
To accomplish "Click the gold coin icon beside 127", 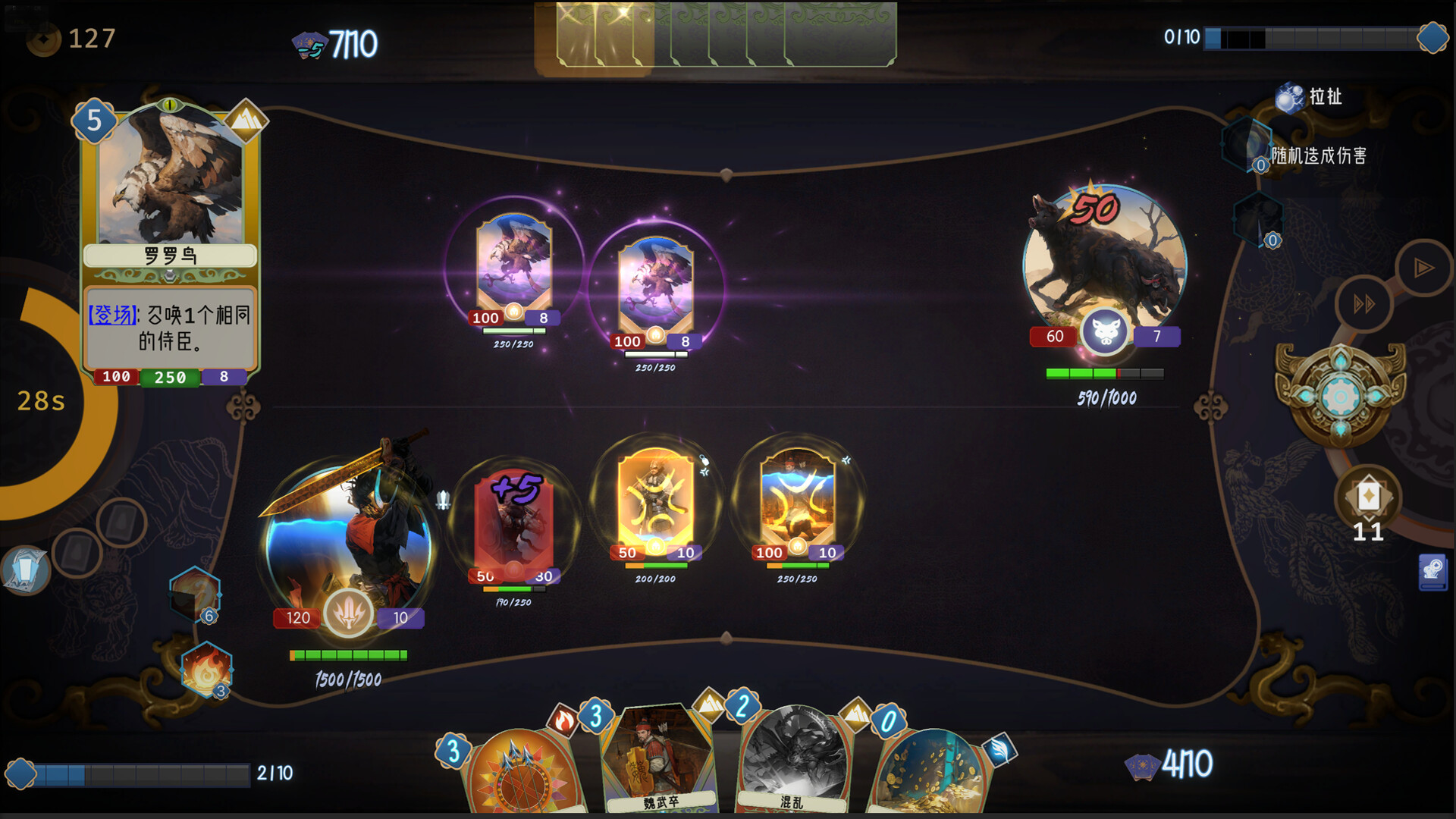I will tap(44, 38).
